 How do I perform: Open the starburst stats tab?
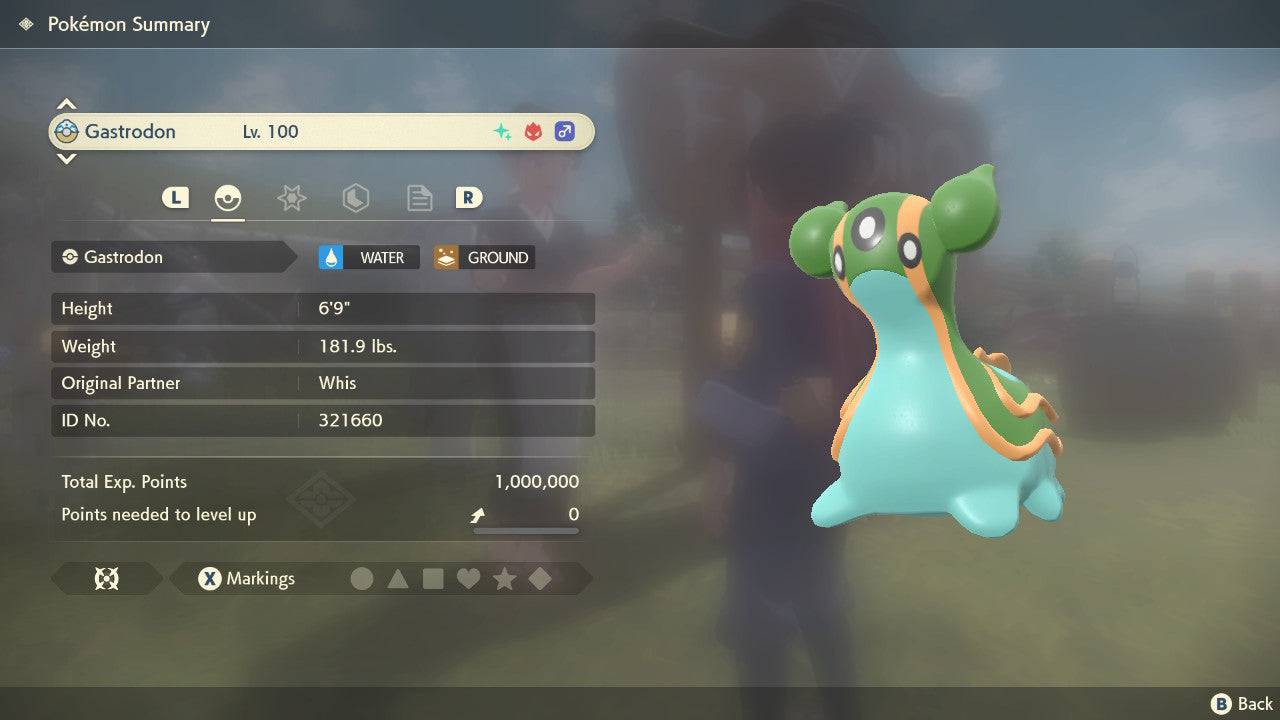click(291, 198)
